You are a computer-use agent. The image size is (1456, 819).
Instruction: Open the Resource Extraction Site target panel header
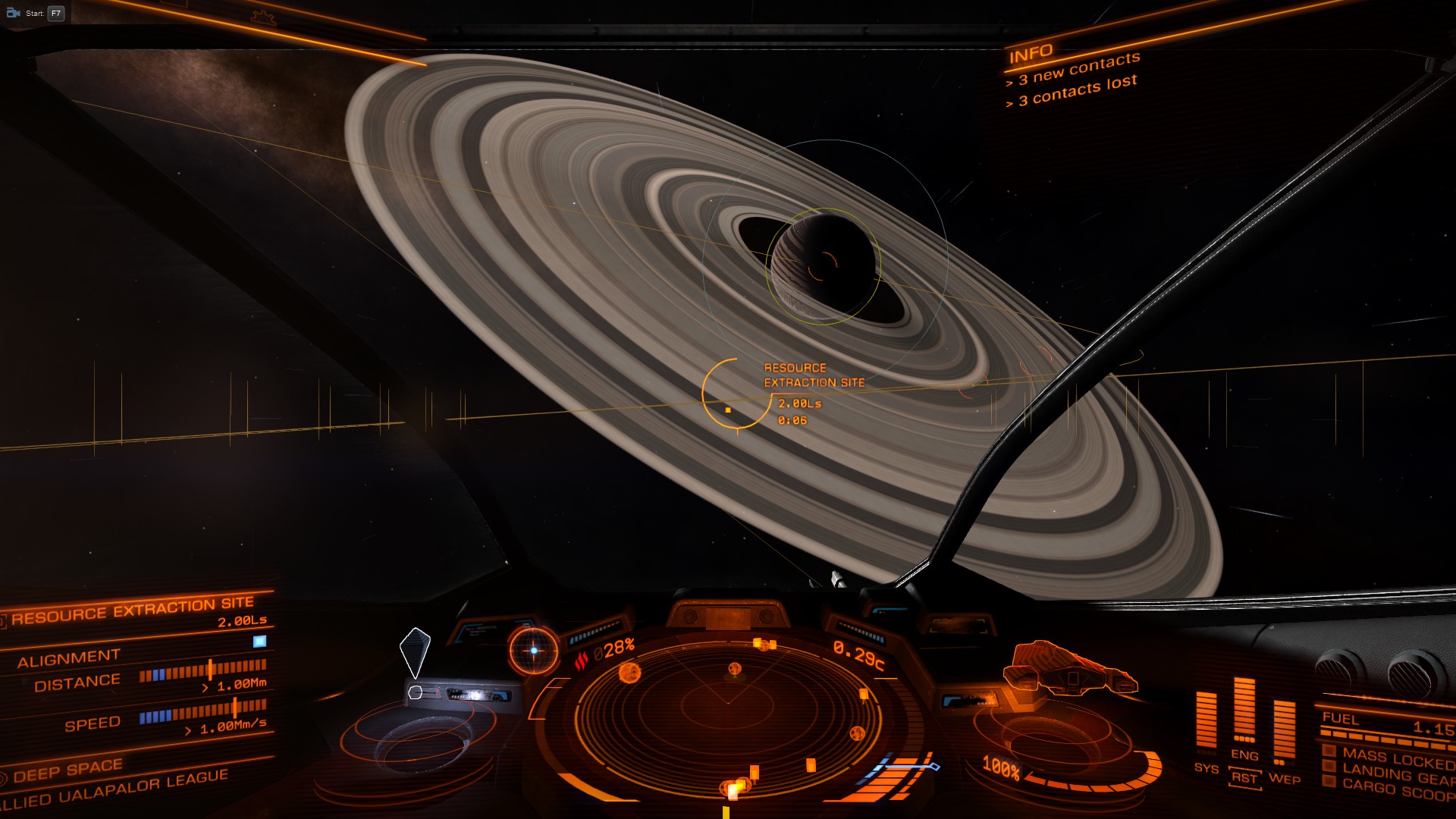point(132,609)
